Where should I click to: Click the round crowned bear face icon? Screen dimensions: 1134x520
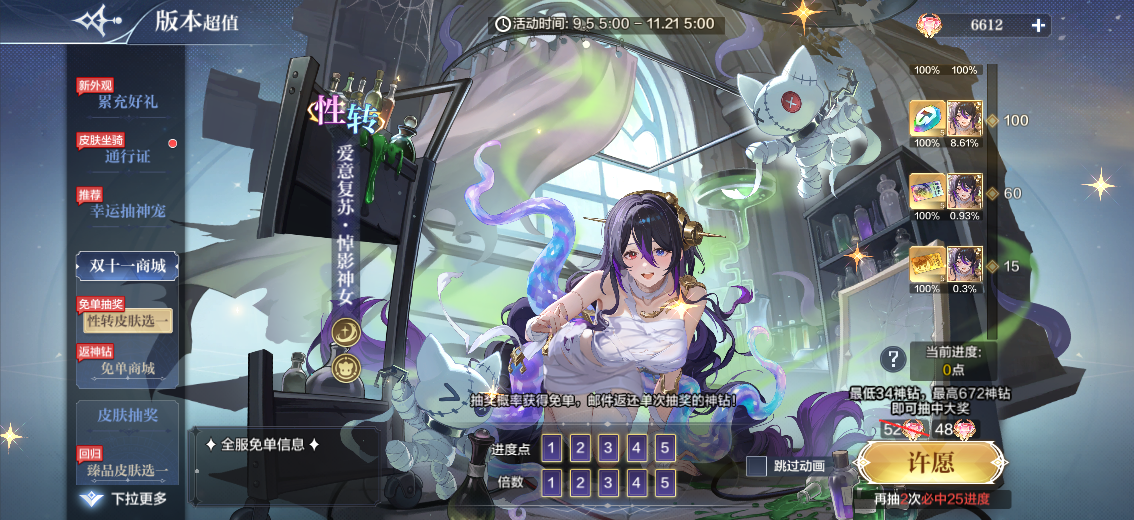point(347,367)
